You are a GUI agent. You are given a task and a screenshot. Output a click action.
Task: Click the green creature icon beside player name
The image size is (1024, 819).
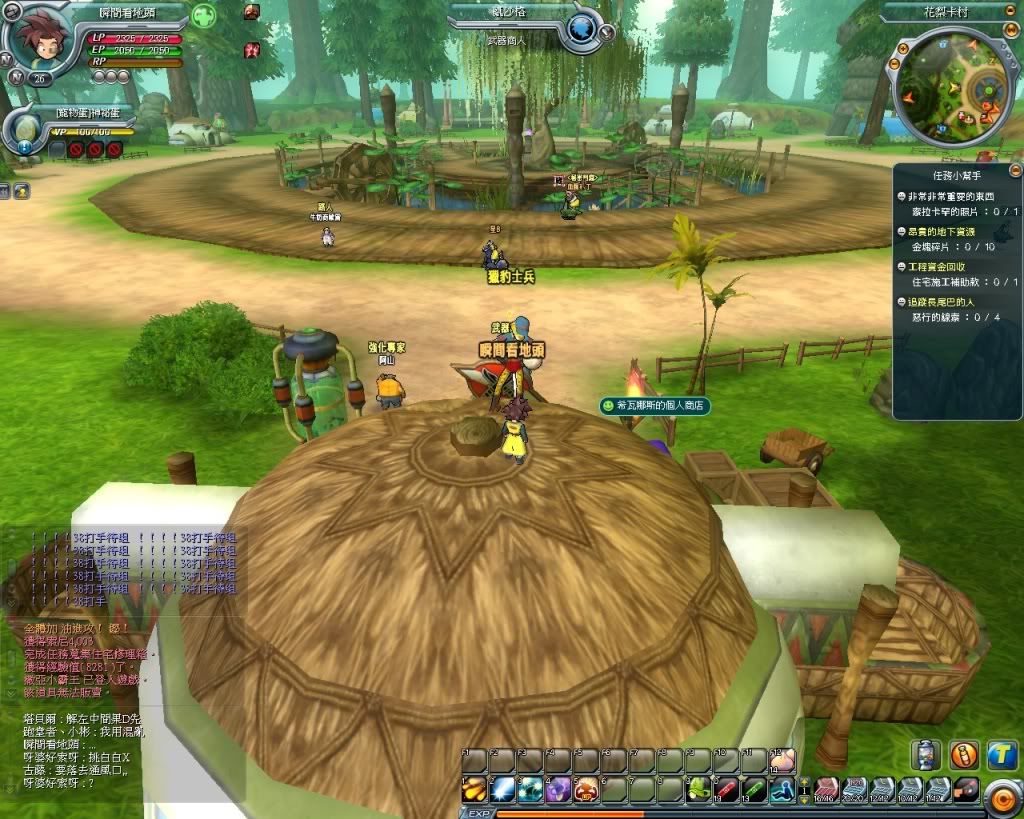204,16
